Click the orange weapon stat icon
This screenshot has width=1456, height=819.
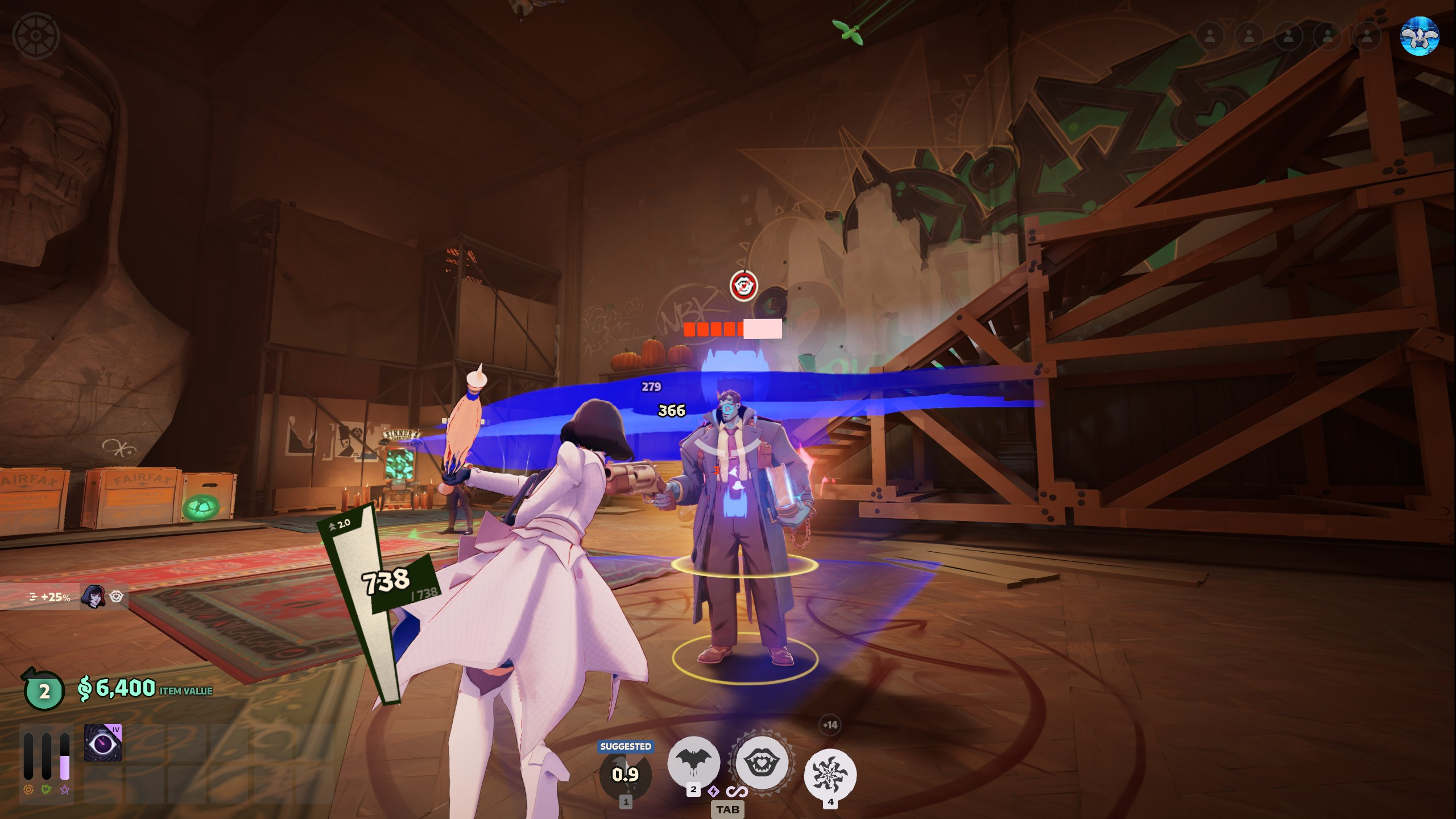pyautogui.click(x=28, y=789)
